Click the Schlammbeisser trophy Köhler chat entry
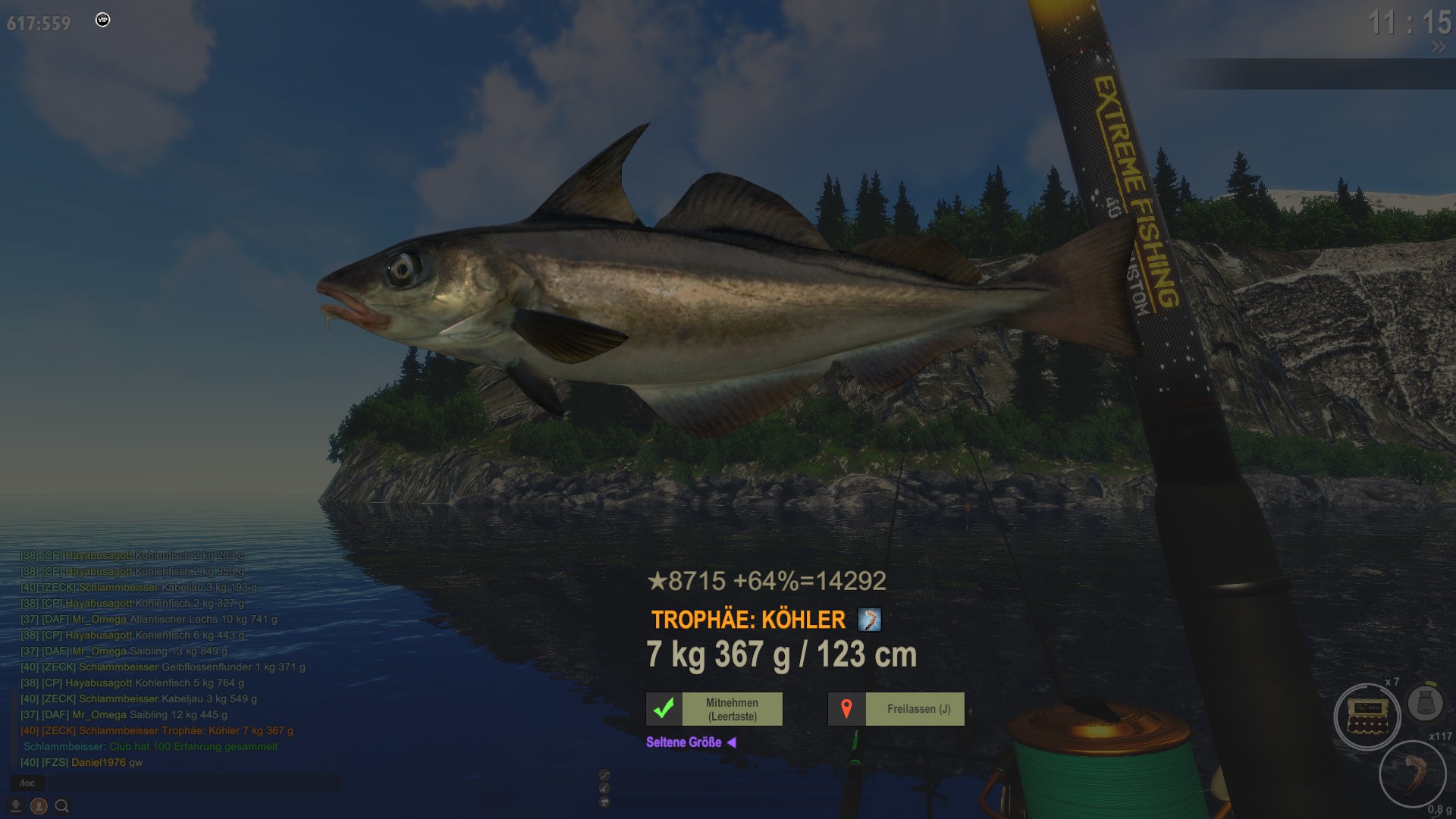 [157, 730]
